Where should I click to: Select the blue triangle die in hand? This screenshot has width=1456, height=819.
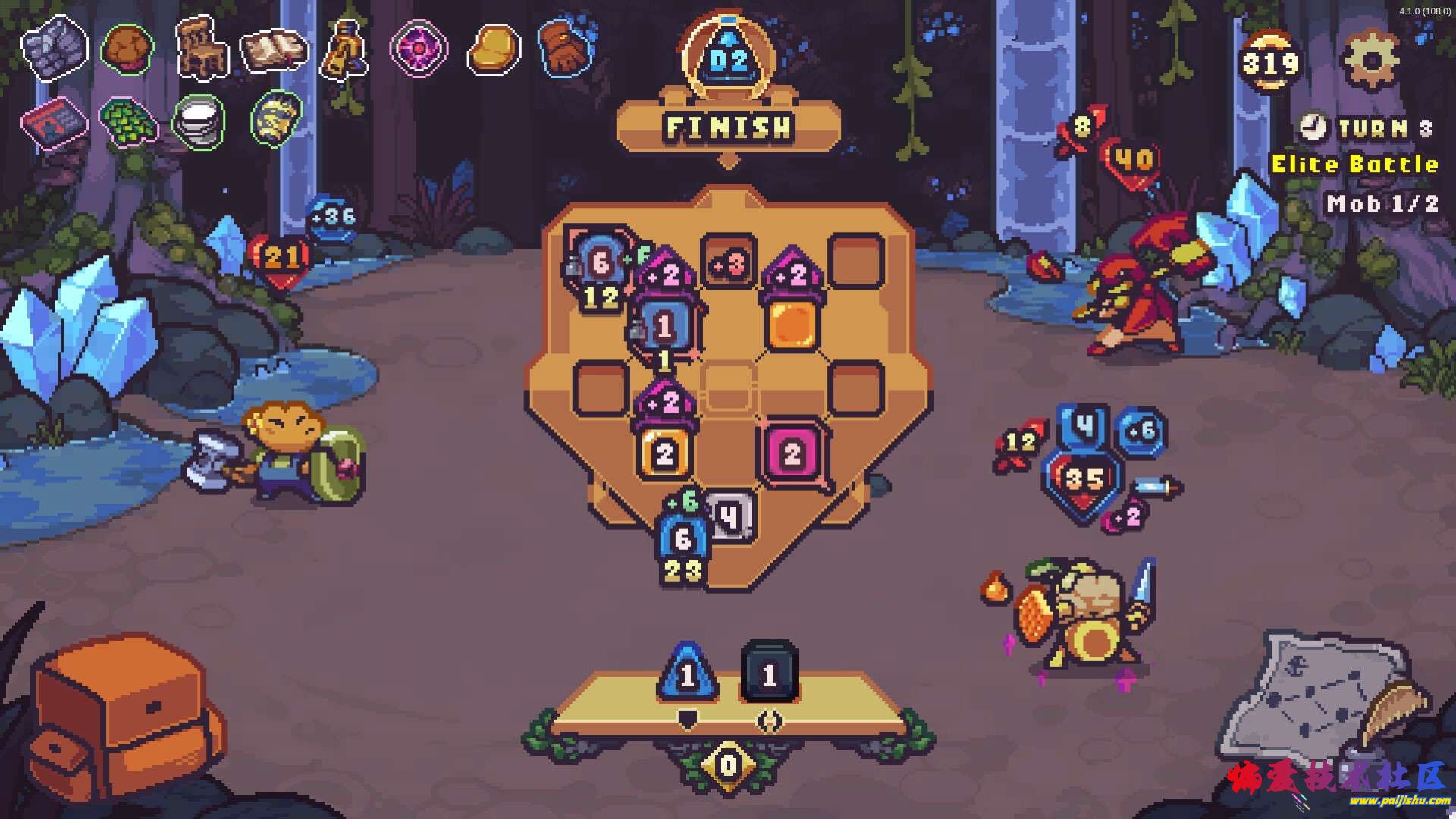click(x=687, y=674)
